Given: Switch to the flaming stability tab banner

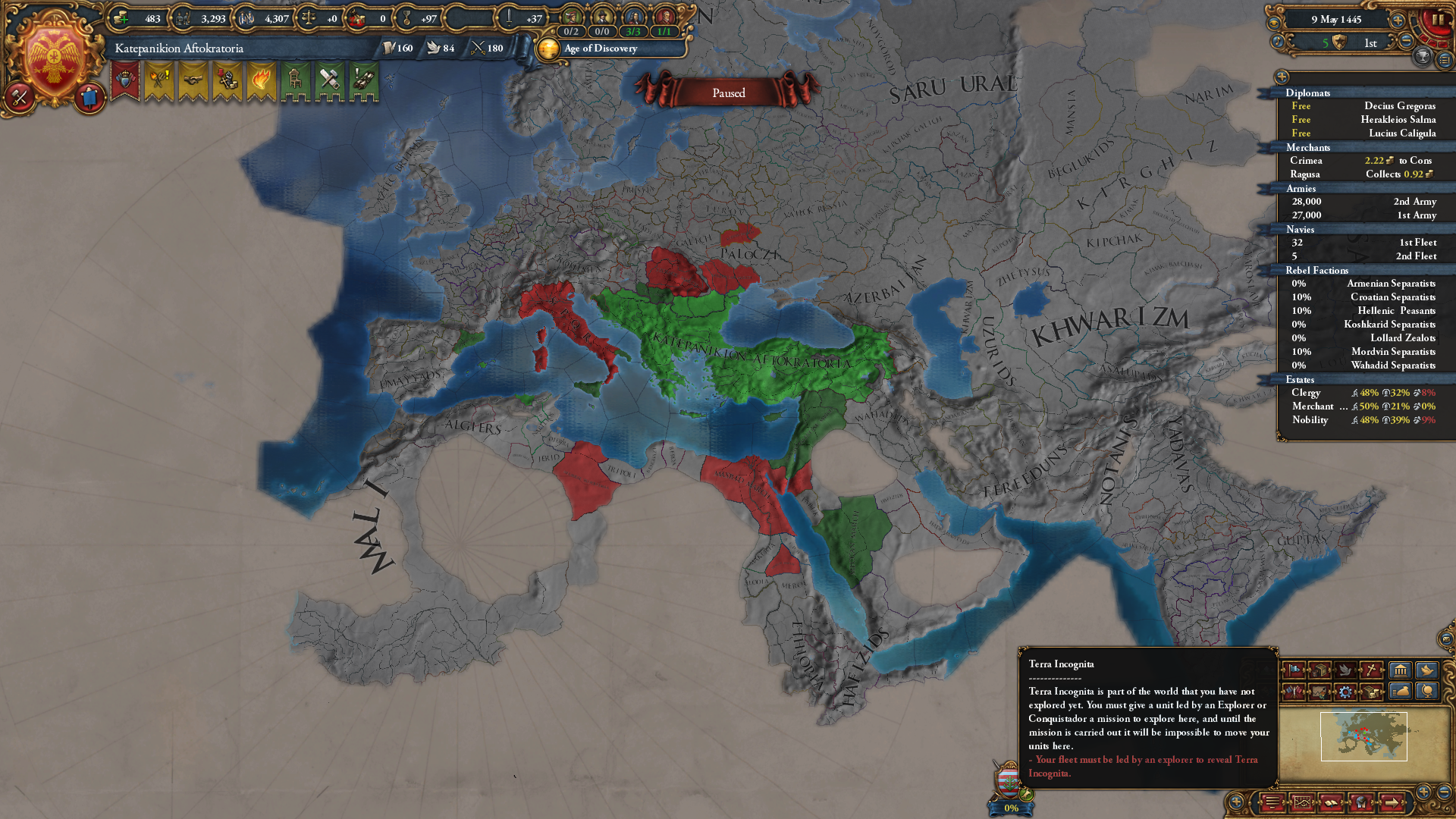Looking at the screenshot, I should coord(261,80).
